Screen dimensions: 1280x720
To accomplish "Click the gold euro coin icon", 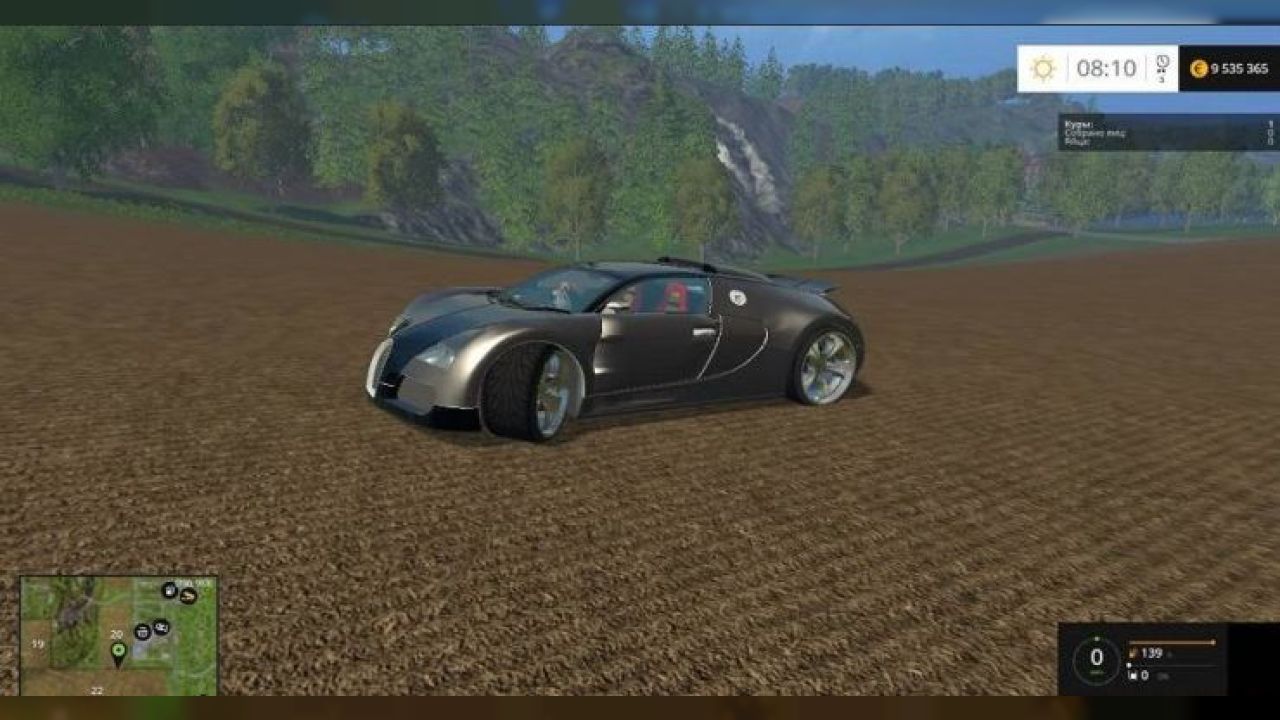I will [x=1198, y=69].
